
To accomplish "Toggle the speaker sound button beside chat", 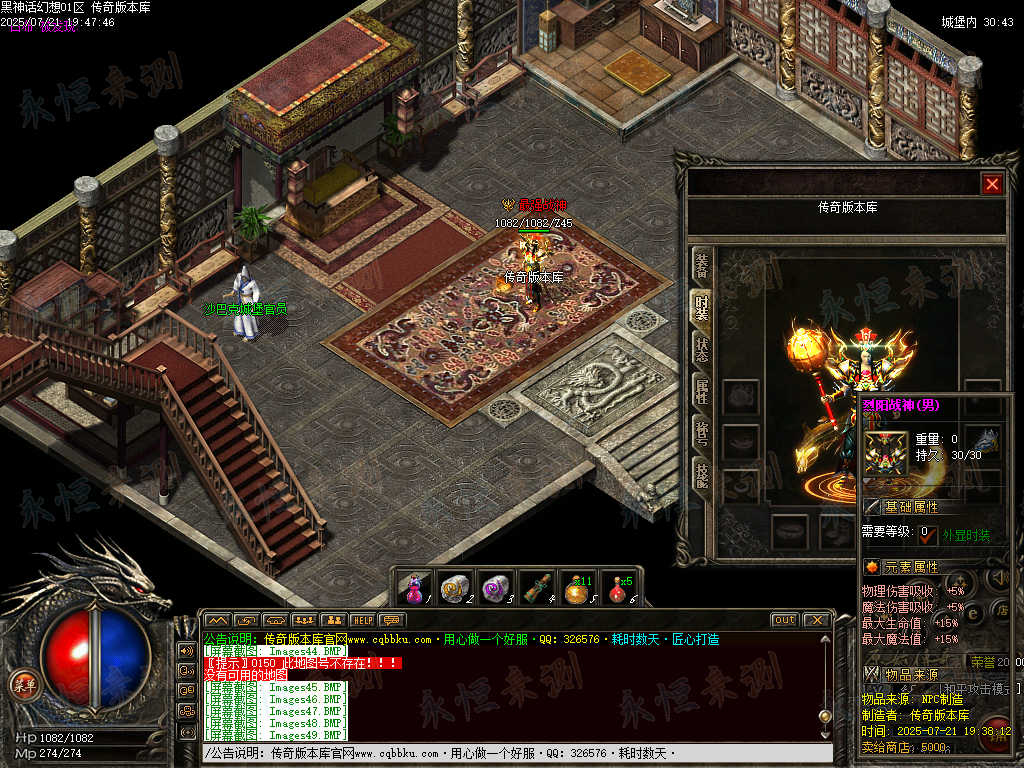I will pyautogui.click(x=186, y=649).
